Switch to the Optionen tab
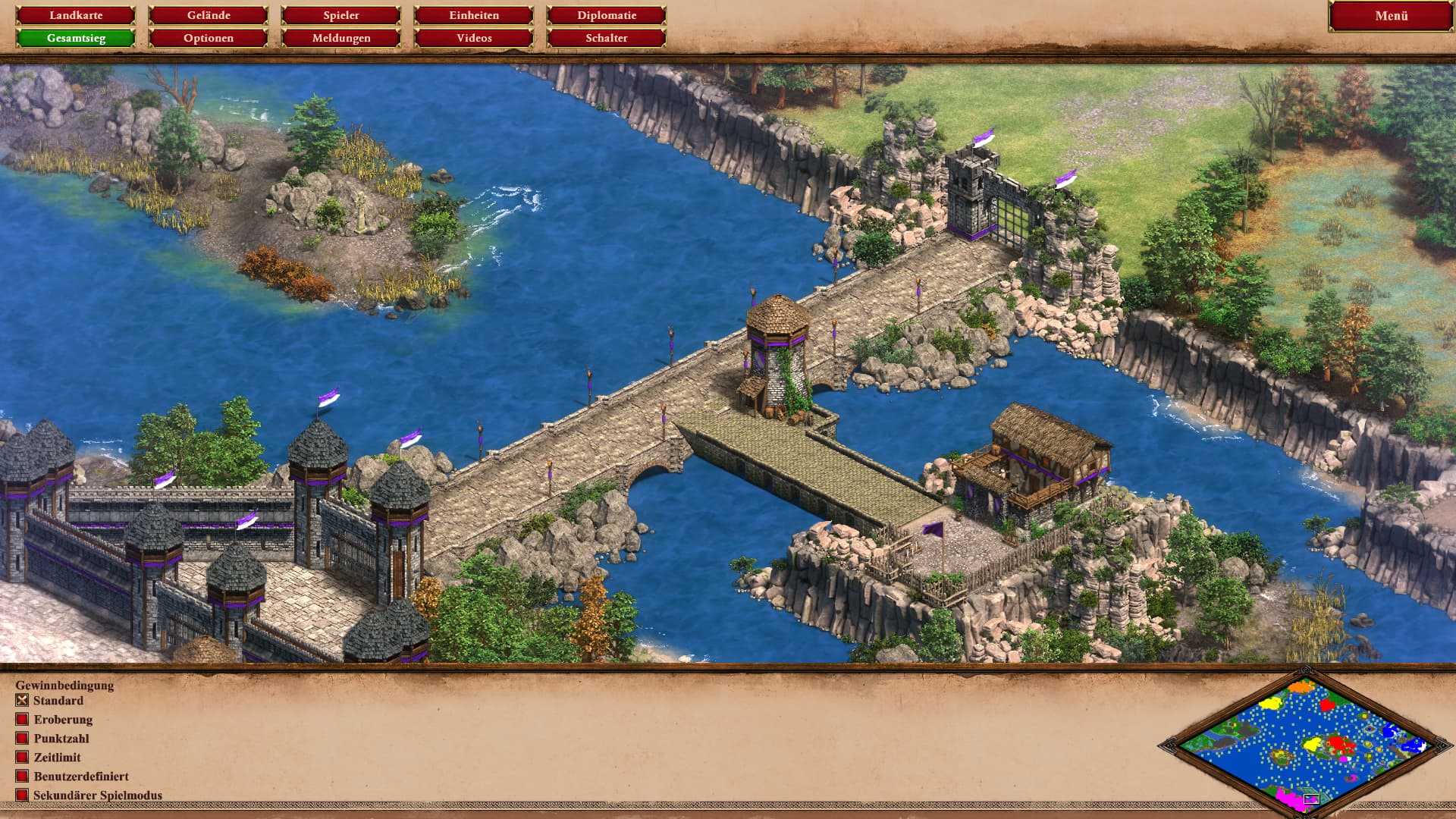 click(x=209, y=38)
